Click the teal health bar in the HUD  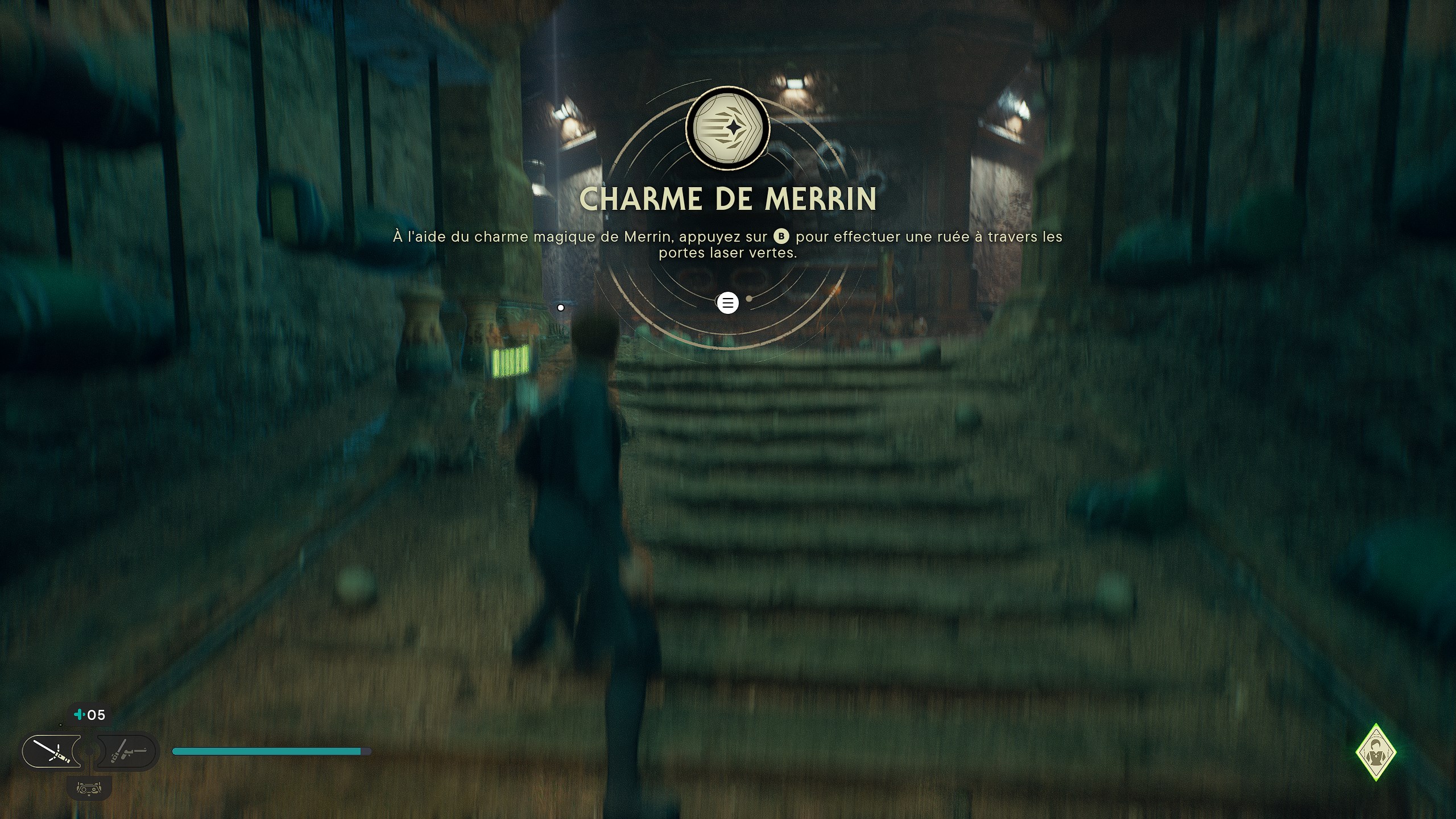coord(267,751)
